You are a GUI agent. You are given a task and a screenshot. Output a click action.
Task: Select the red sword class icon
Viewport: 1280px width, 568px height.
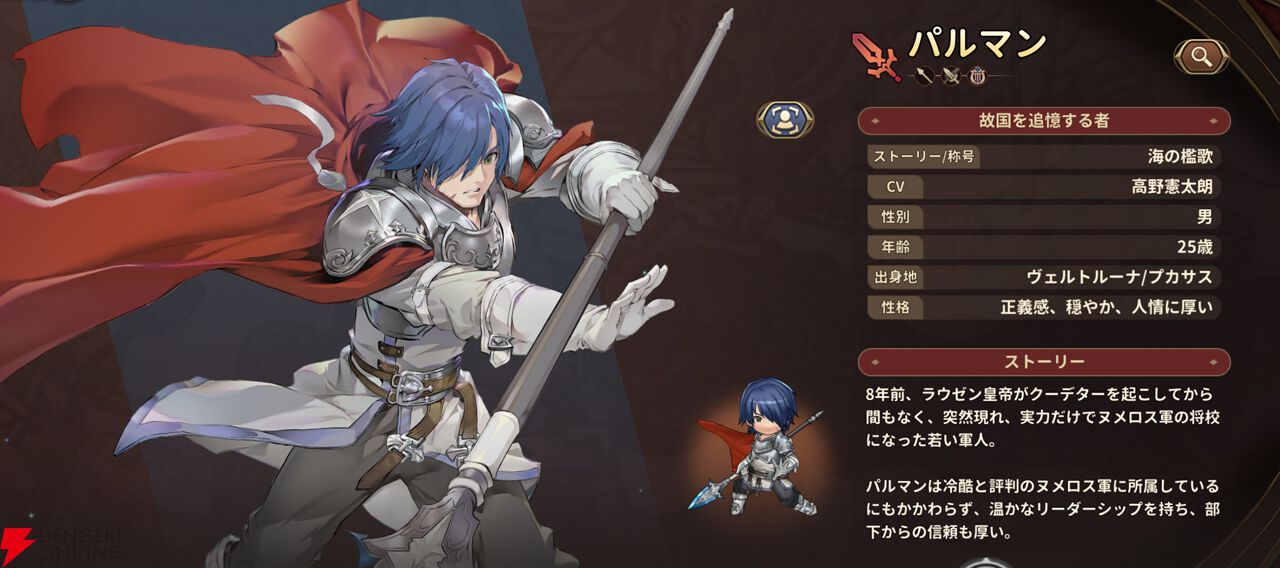(x=875, y=54)
